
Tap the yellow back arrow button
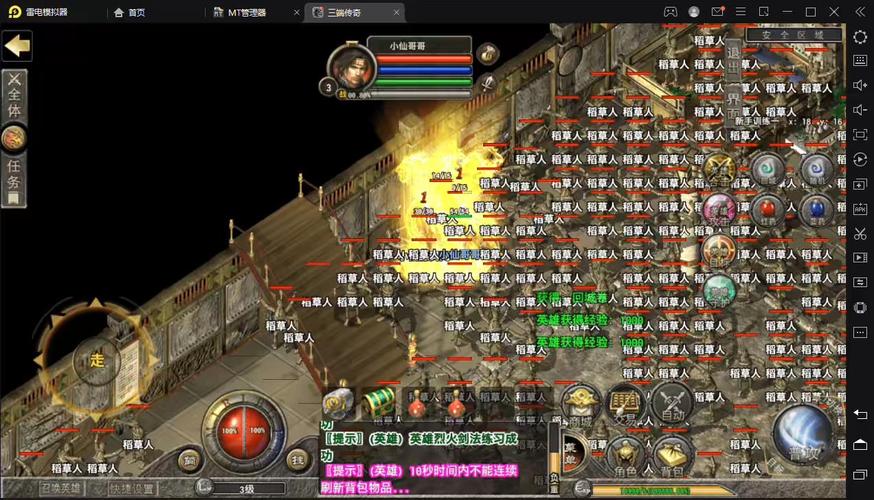click(x=17, y=45)
